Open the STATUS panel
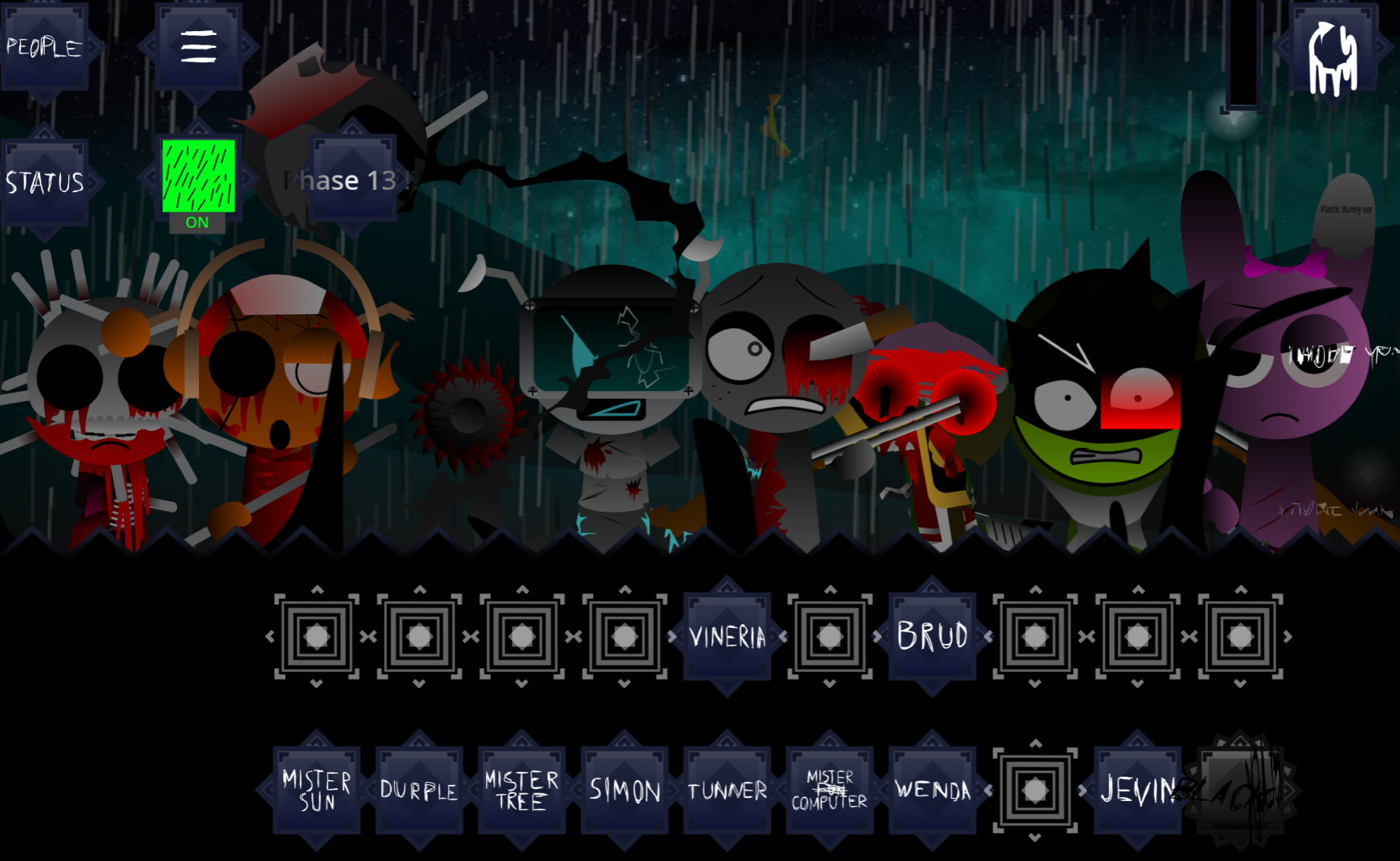The height and width of the screenshot is (861, 1400). 46,181
